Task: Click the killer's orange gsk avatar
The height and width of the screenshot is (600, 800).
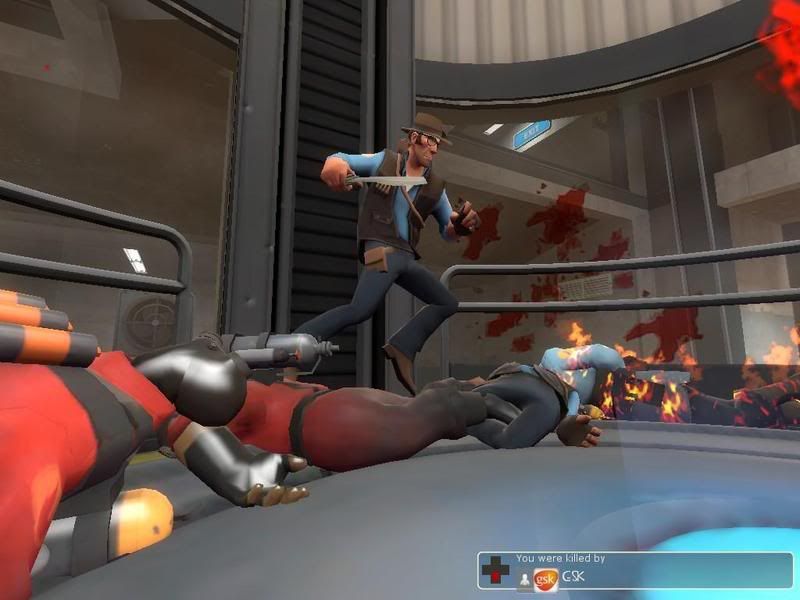Action: [x=546, y=579]
